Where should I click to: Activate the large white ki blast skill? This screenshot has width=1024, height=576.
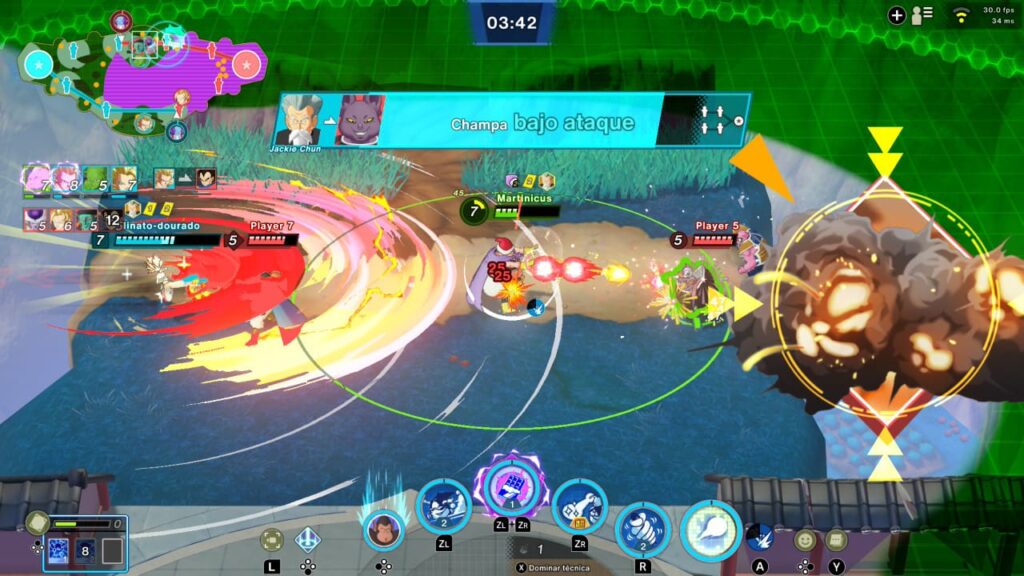tap(711, 530)
